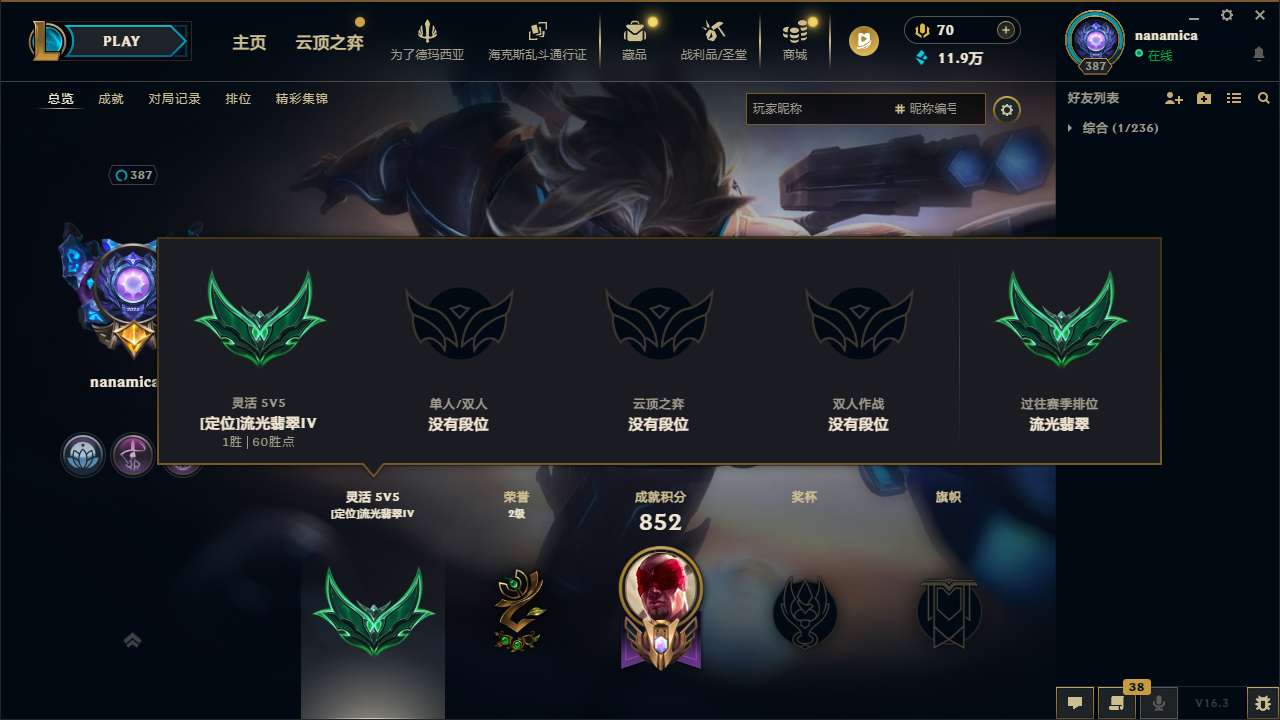
Task: Switch to the 对局记录 tab
Action: tap(173, 99)
